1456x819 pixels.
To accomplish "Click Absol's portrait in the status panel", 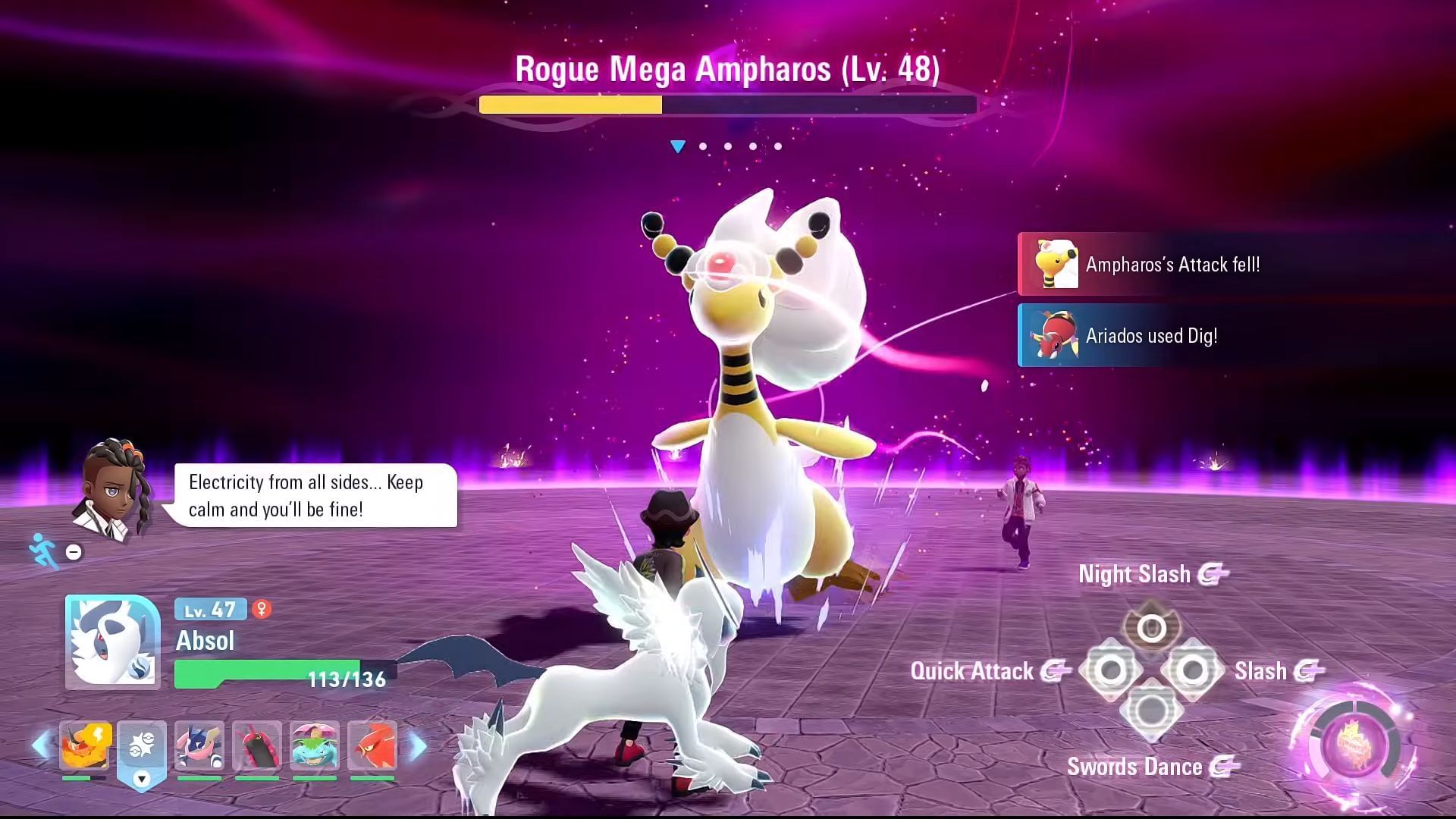I will [112, 642].
